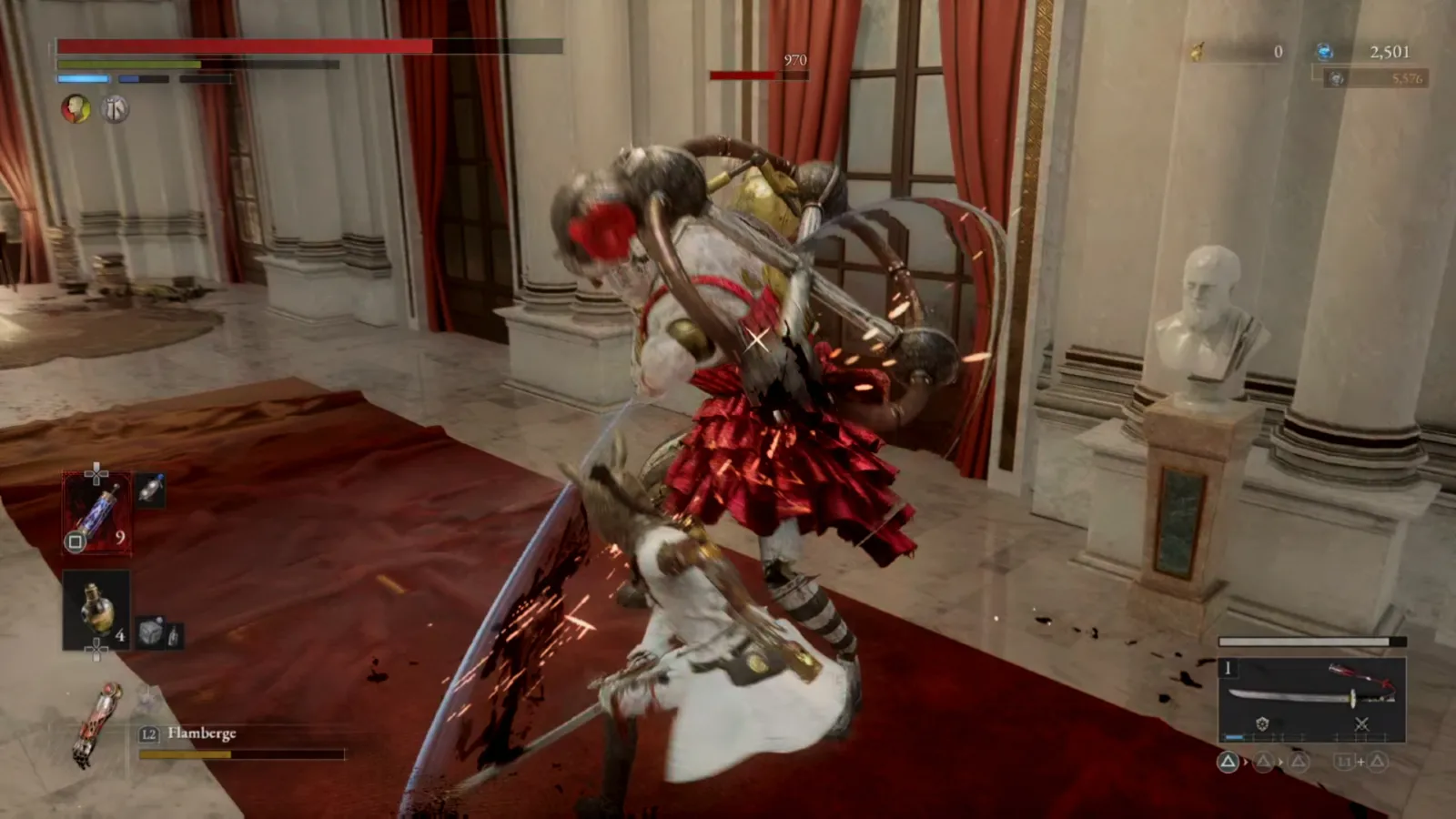Click the shield emblem under the weapon slot
This screenshot has height=819, width=1456.
tap(1263, 723)
